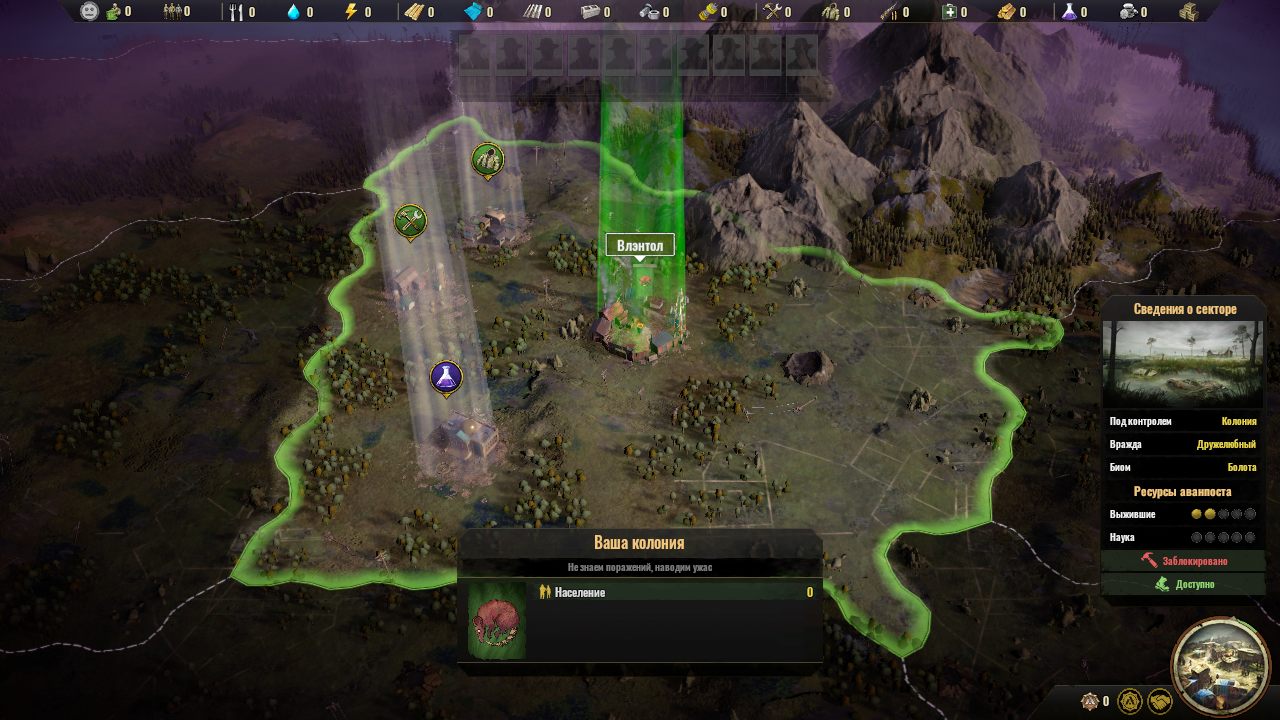This screenshot has width=1280, height=720.
Task: Select the colony armadillo emblem
Action: point(496,619)
